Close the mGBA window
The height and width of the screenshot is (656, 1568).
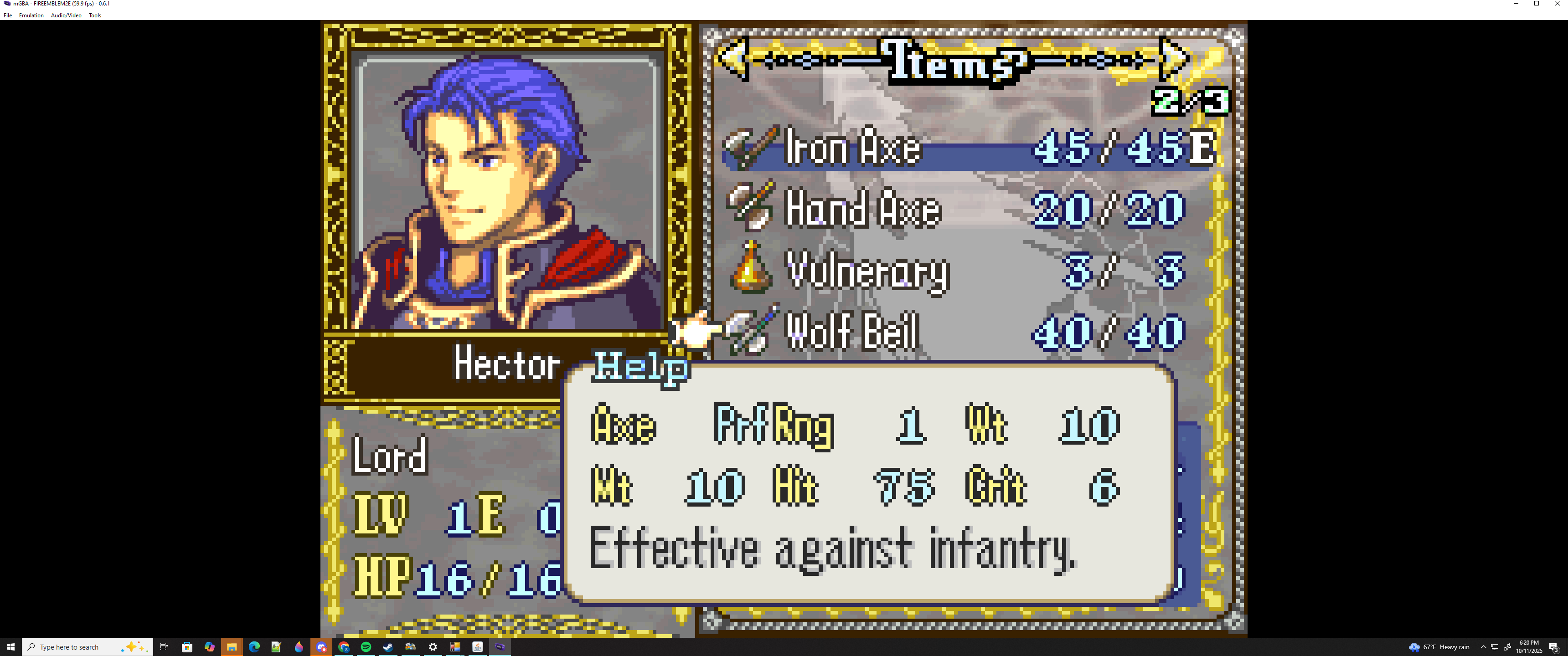(1557, 4)
